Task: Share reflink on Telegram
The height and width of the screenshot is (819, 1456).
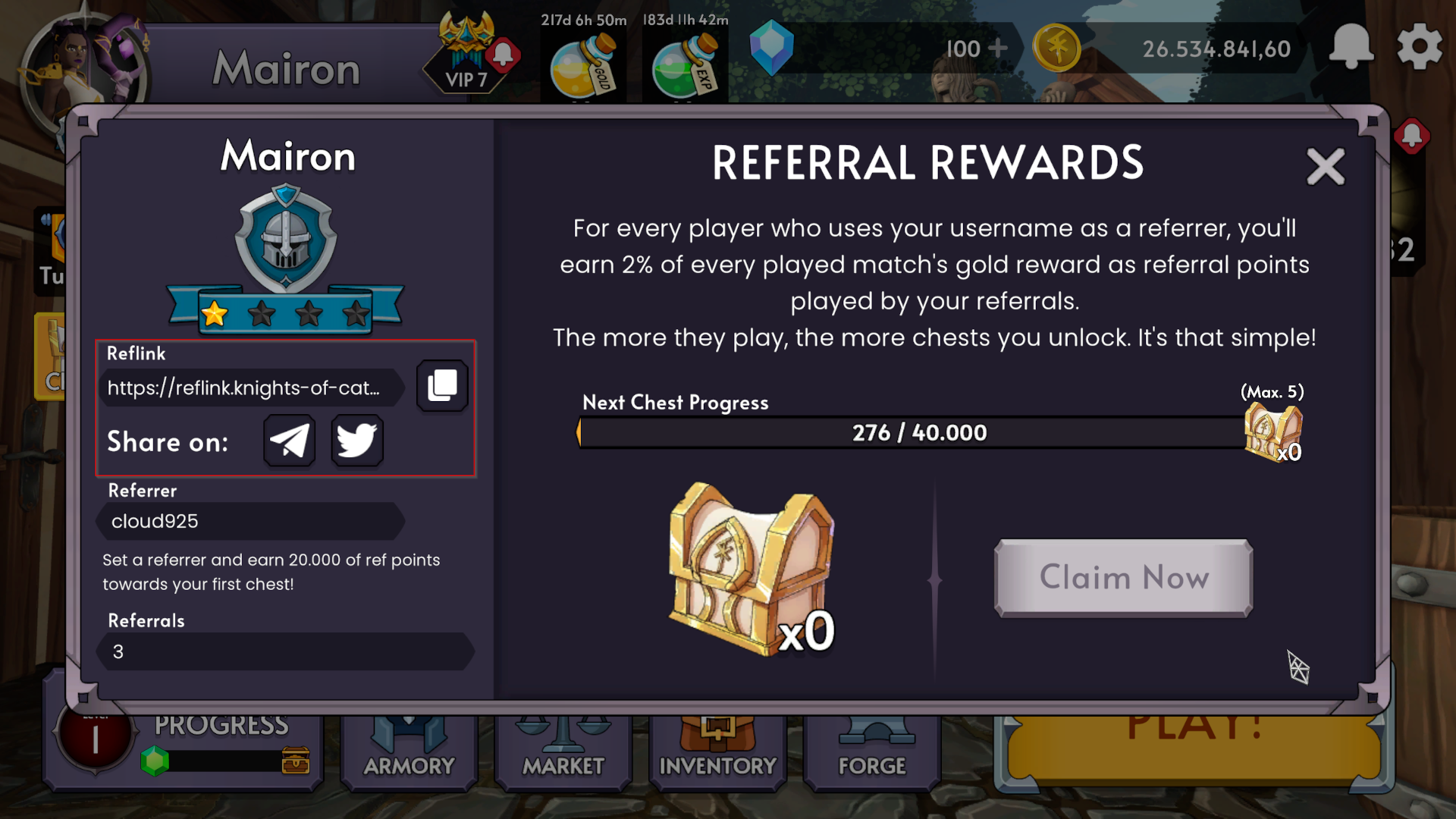Action: 288,441
